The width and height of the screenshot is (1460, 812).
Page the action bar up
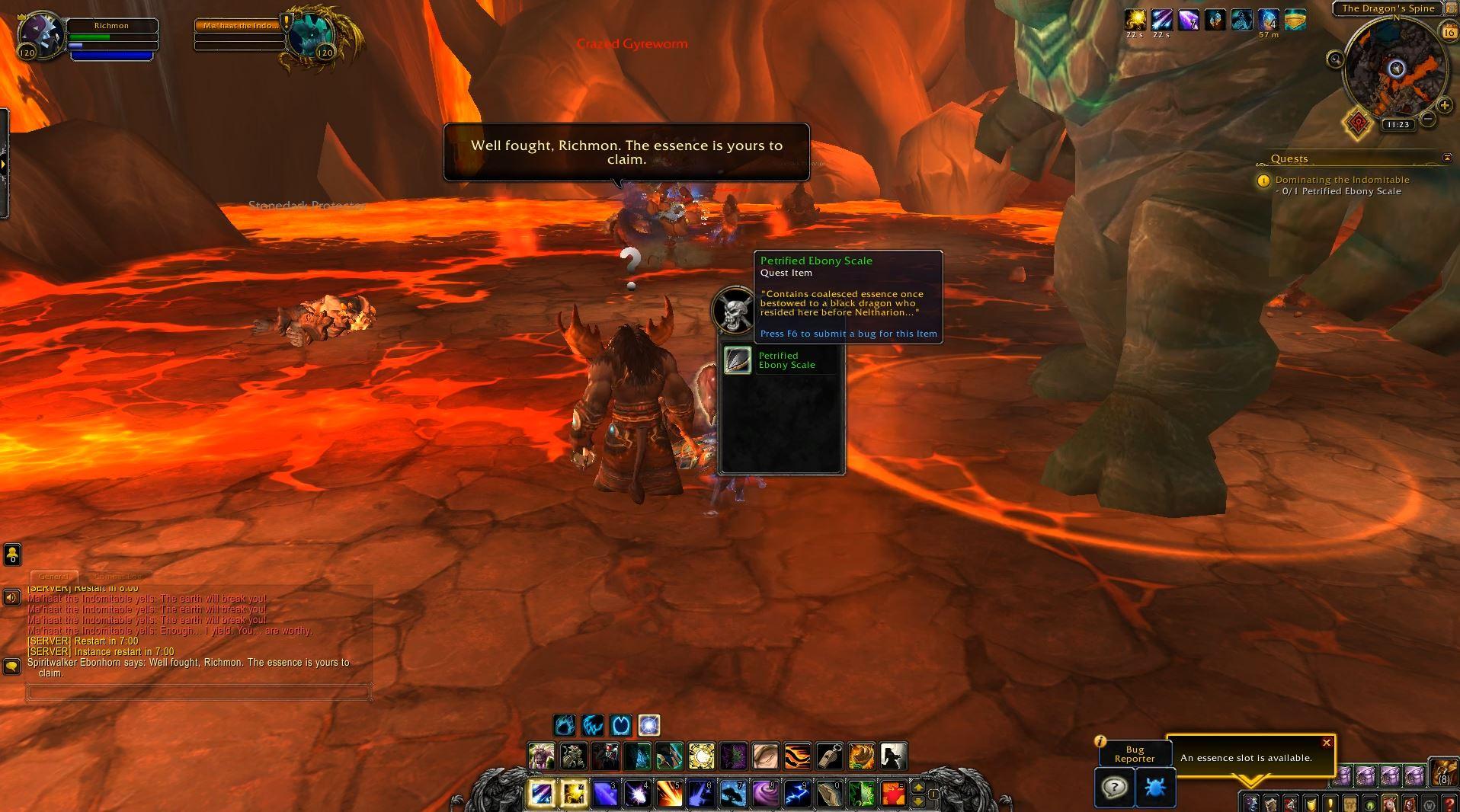(917, 787)
